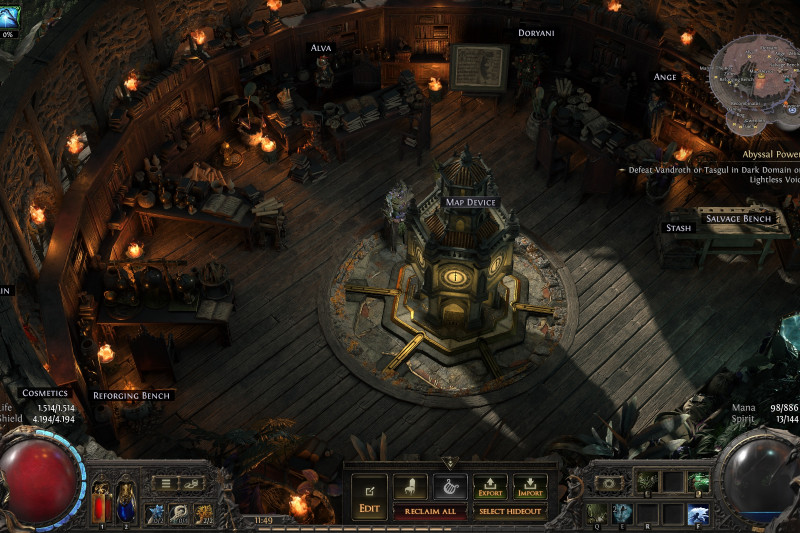This screenshot has height=533, width=800.
Task: Open the harp music button
Action: pos(449,487)
